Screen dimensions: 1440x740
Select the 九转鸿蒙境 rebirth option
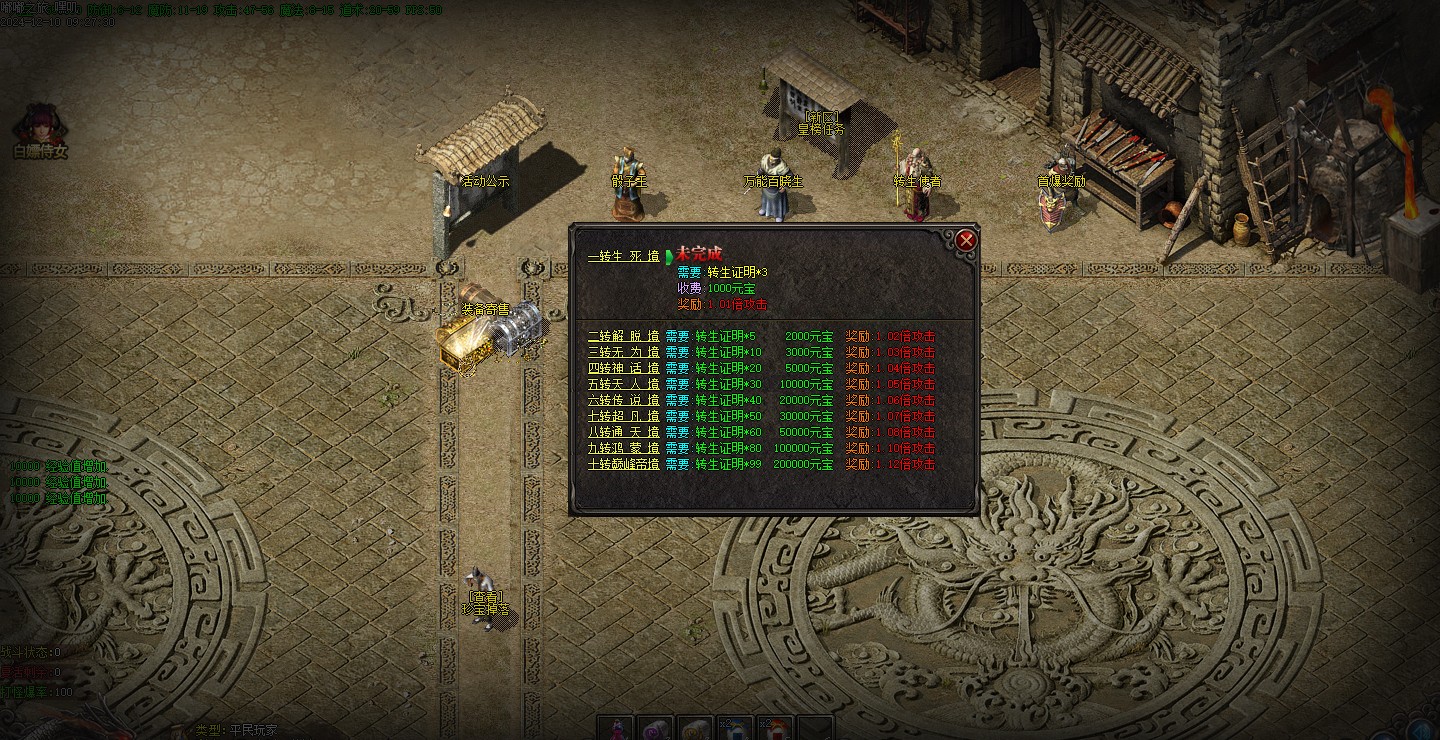click(x=623, y=448)
